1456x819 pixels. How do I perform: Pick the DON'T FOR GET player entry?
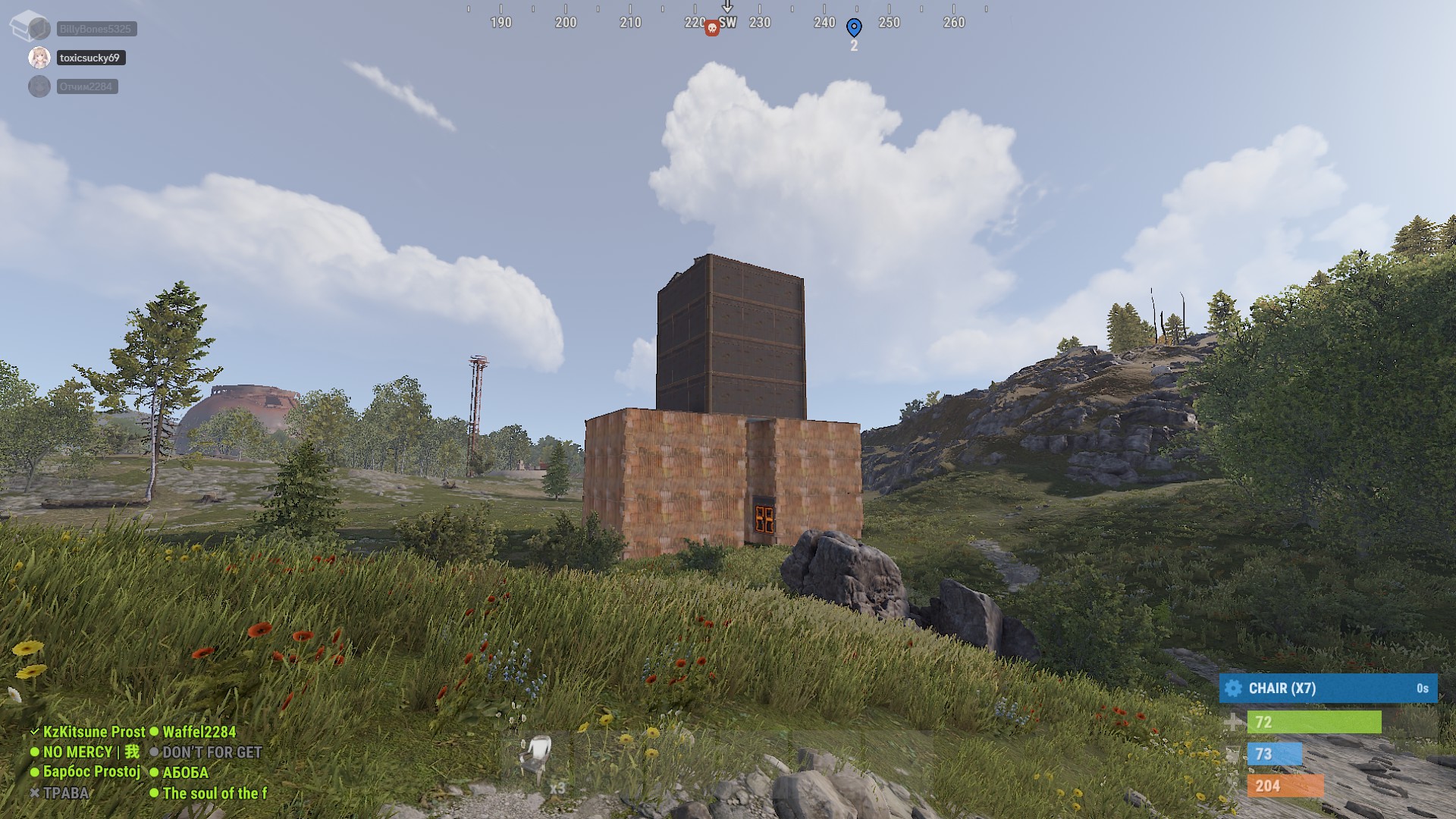click(212, 752)
